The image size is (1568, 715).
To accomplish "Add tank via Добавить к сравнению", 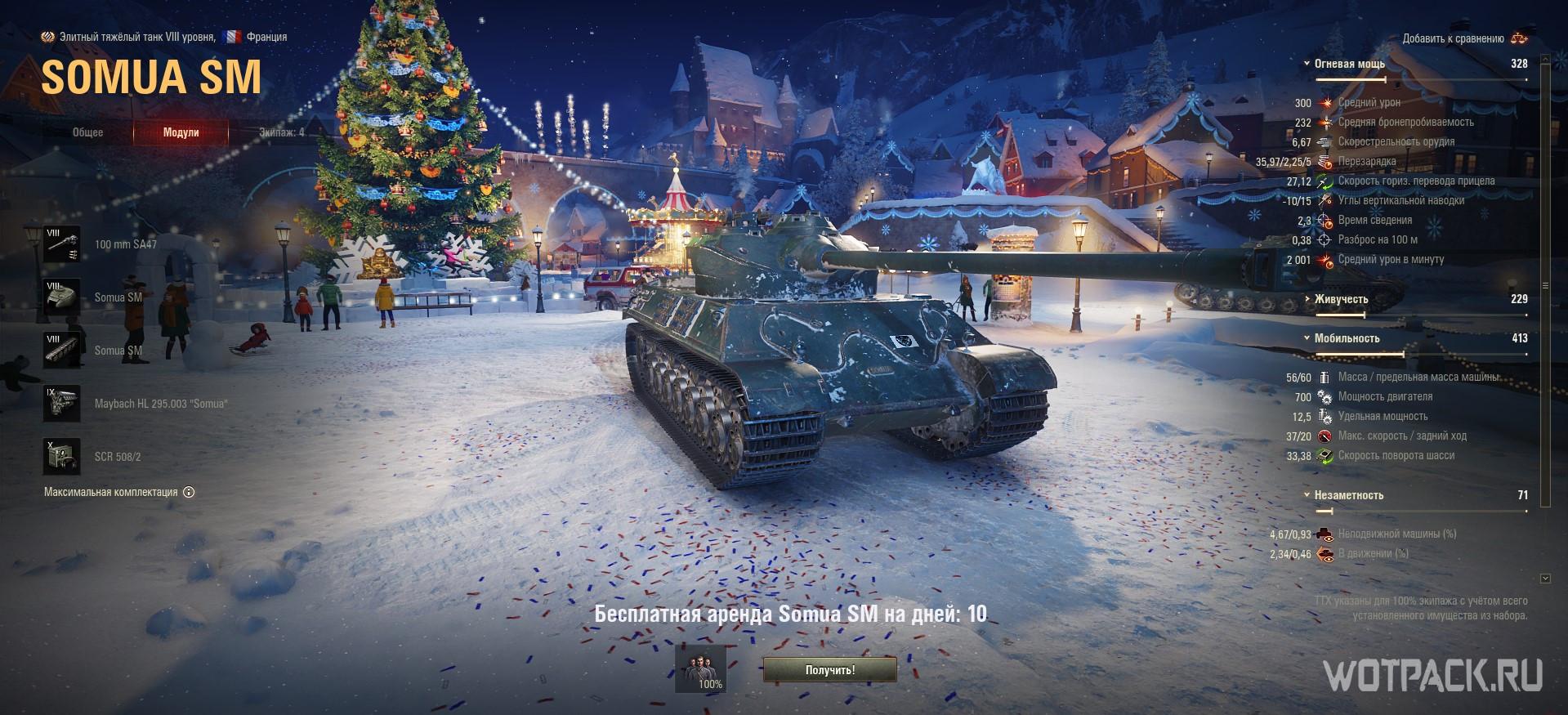I will [1464, 38].
